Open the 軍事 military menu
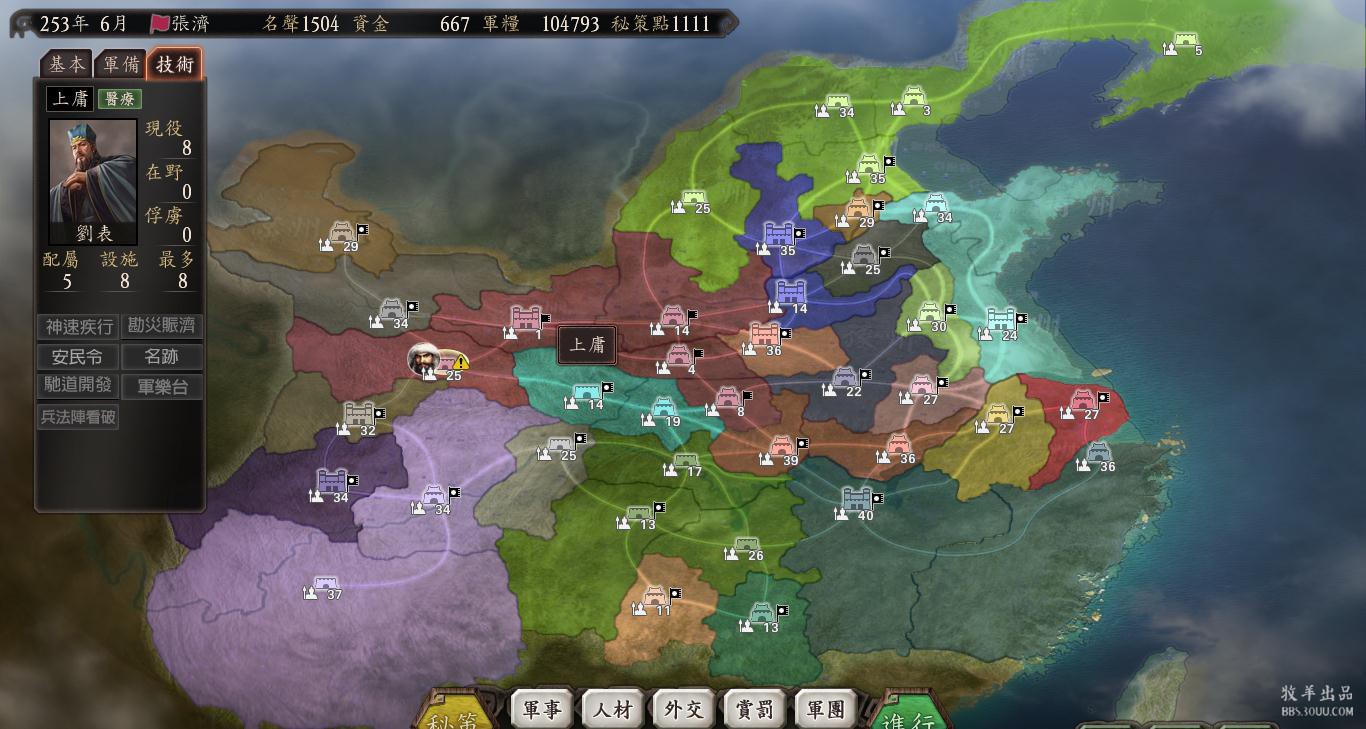The width and height of the screenshot is (1366, 729). tap(542, 709)
